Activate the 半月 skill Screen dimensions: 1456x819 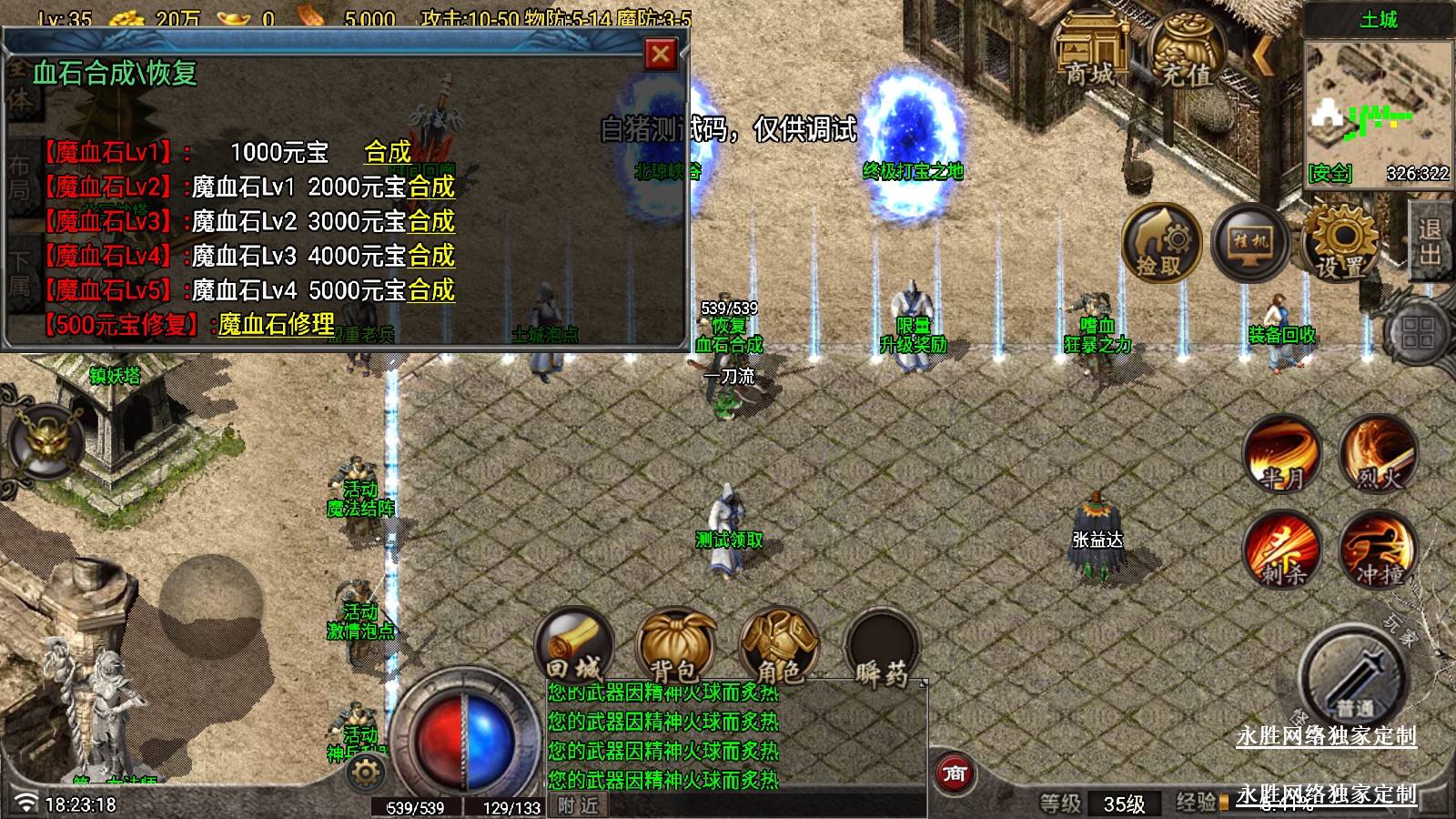(x=1282, y=454)
